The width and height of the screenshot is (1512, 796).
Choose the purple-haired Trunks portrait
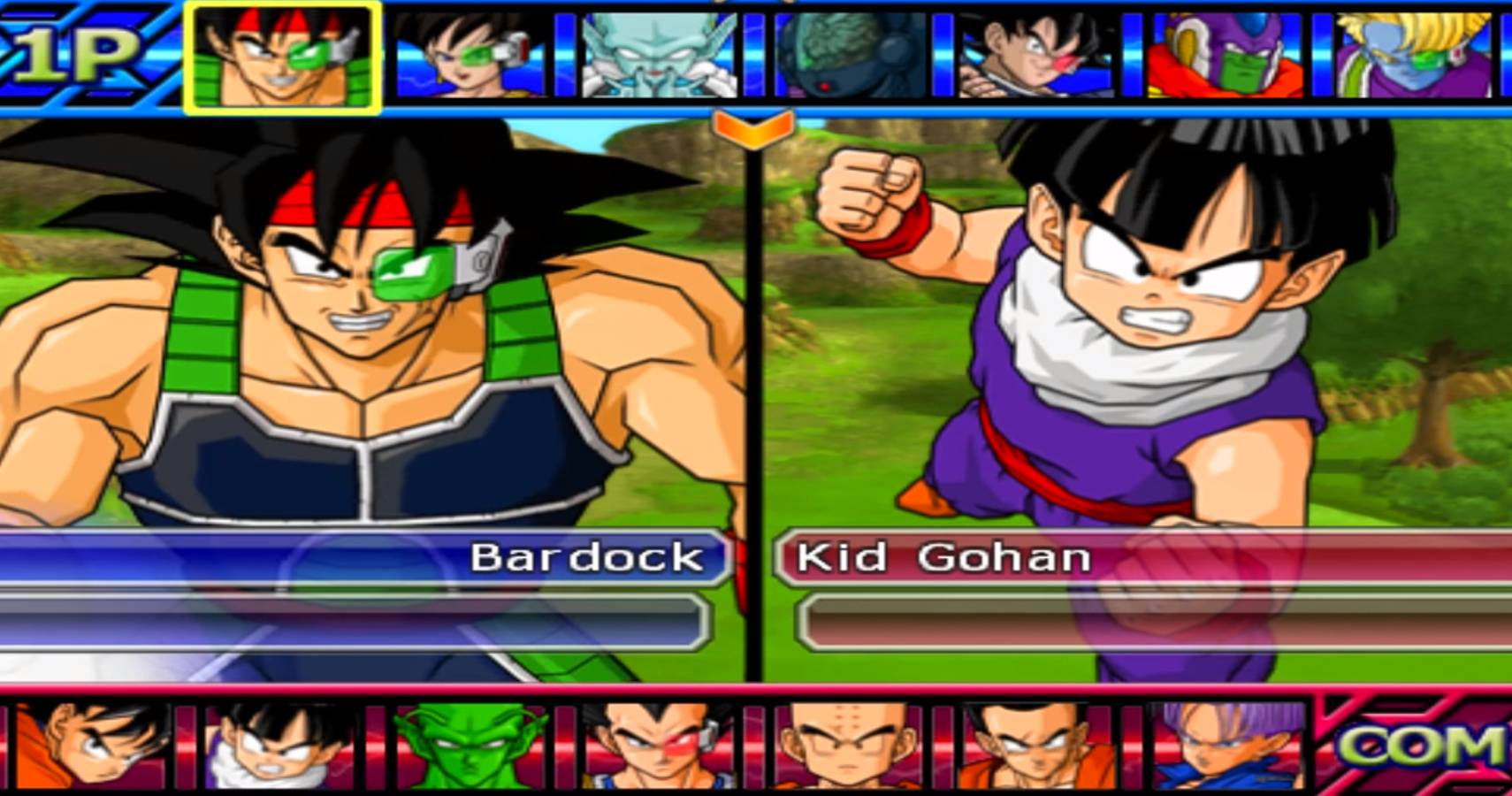1227,745
